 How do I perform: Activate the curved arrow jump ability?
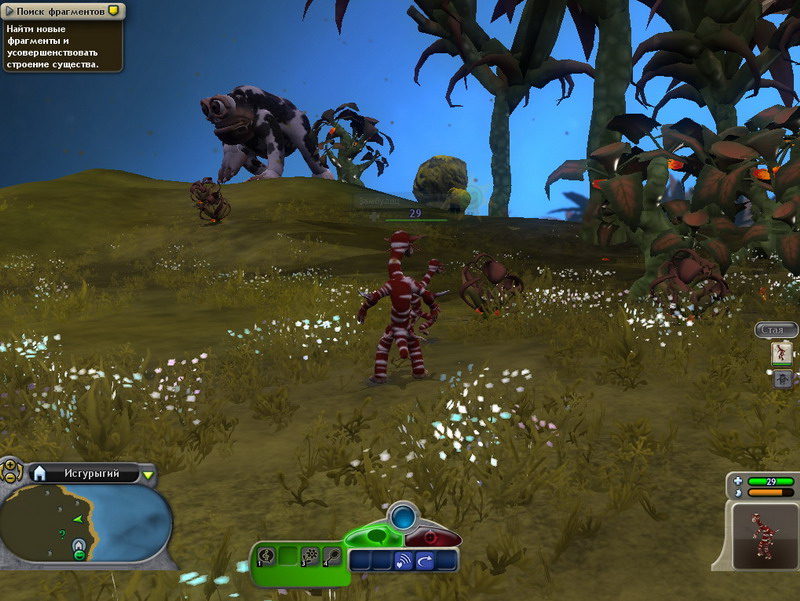[x=425, y=561]
